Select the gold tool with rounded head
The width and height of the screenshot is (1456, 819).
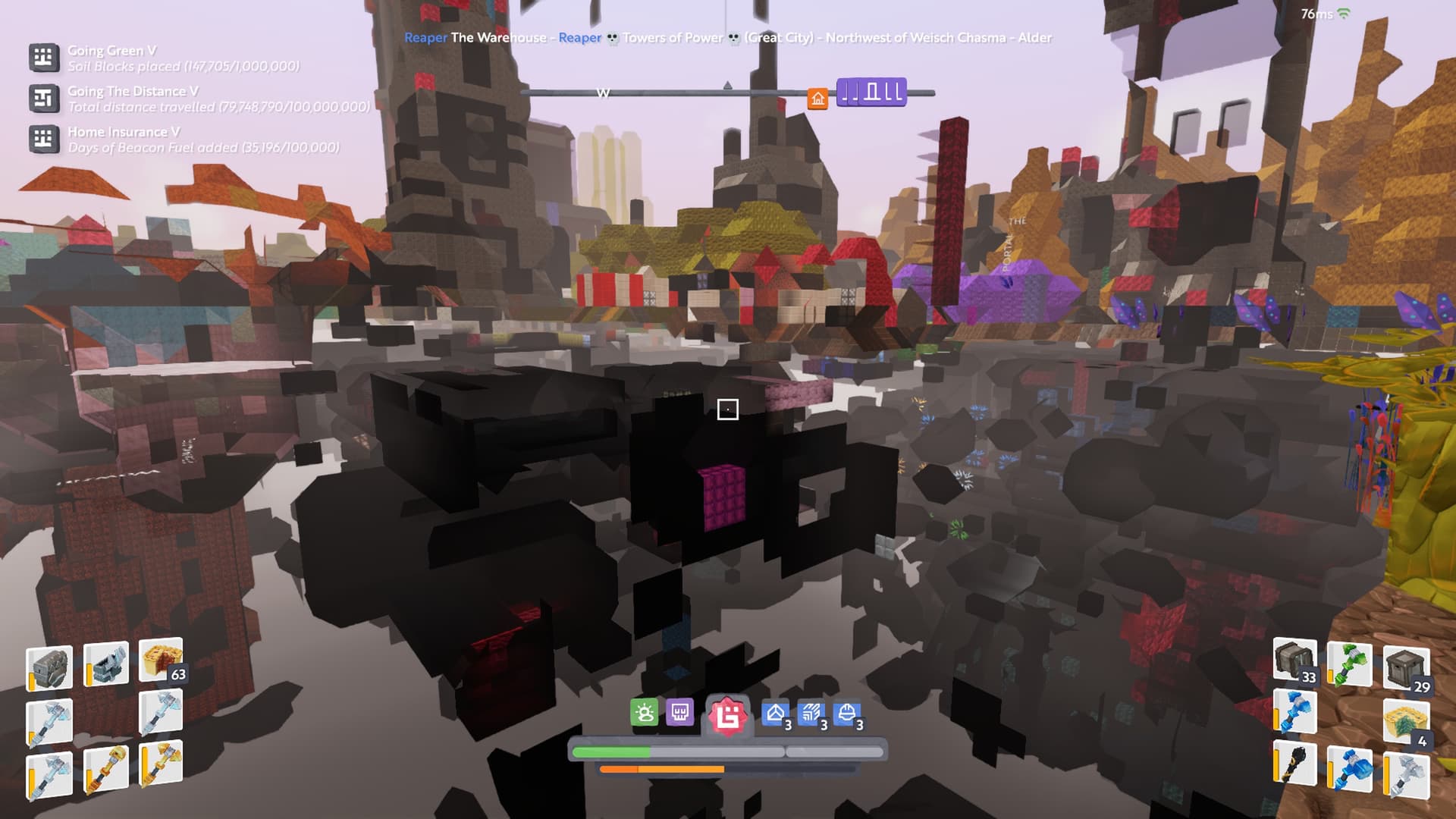tap(105, 768)
